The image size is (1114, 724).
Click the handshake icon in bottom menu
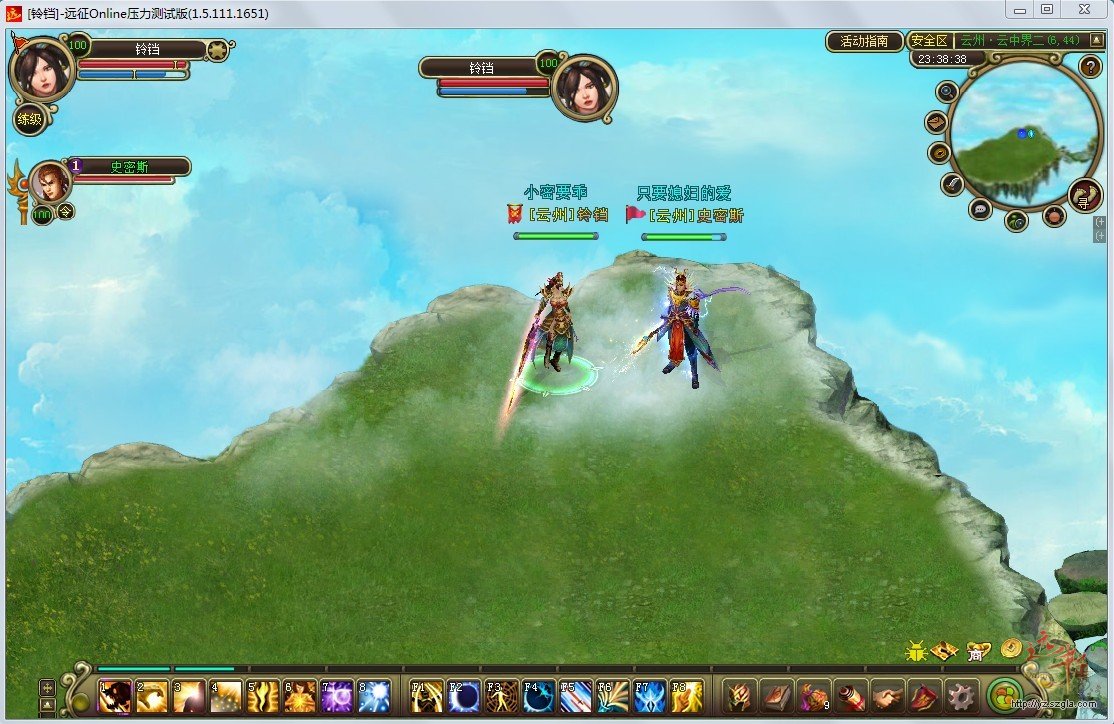[886, 696]
